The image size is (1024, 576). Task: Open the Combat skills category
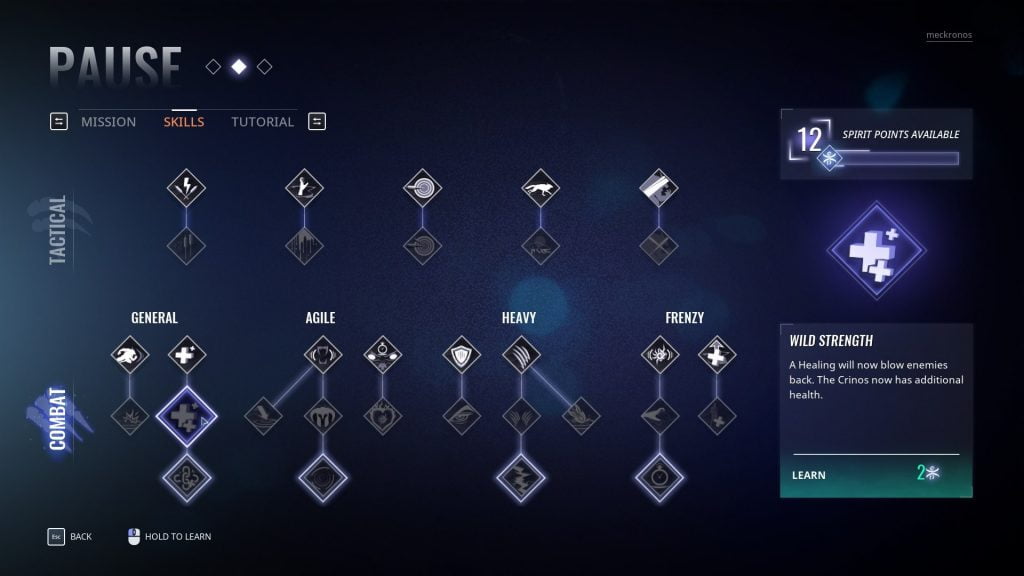click(57, 418)
